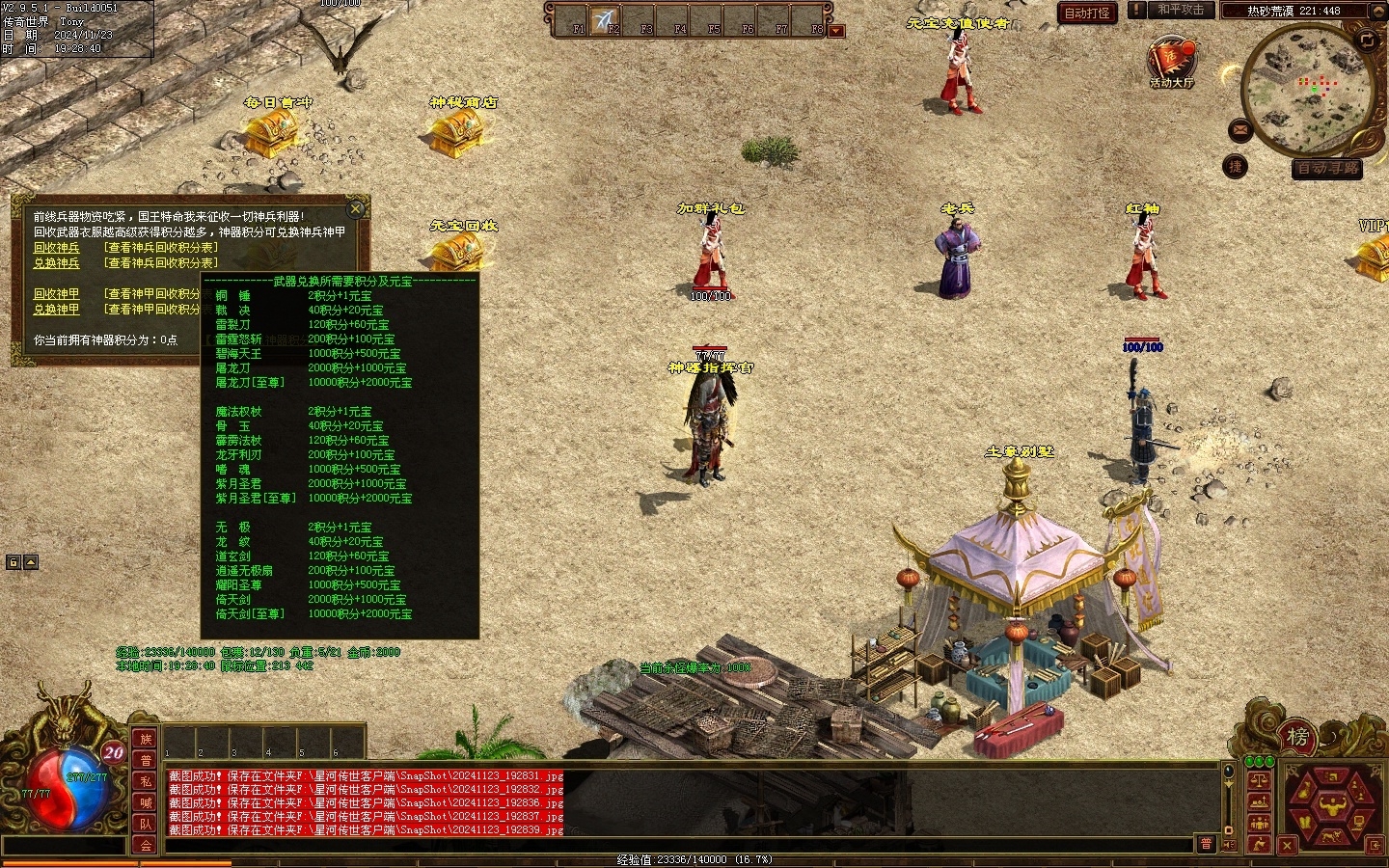1389x868 pixels.
Task: Switch chat channel to 私 private
Action: click(x=146, y=781)
